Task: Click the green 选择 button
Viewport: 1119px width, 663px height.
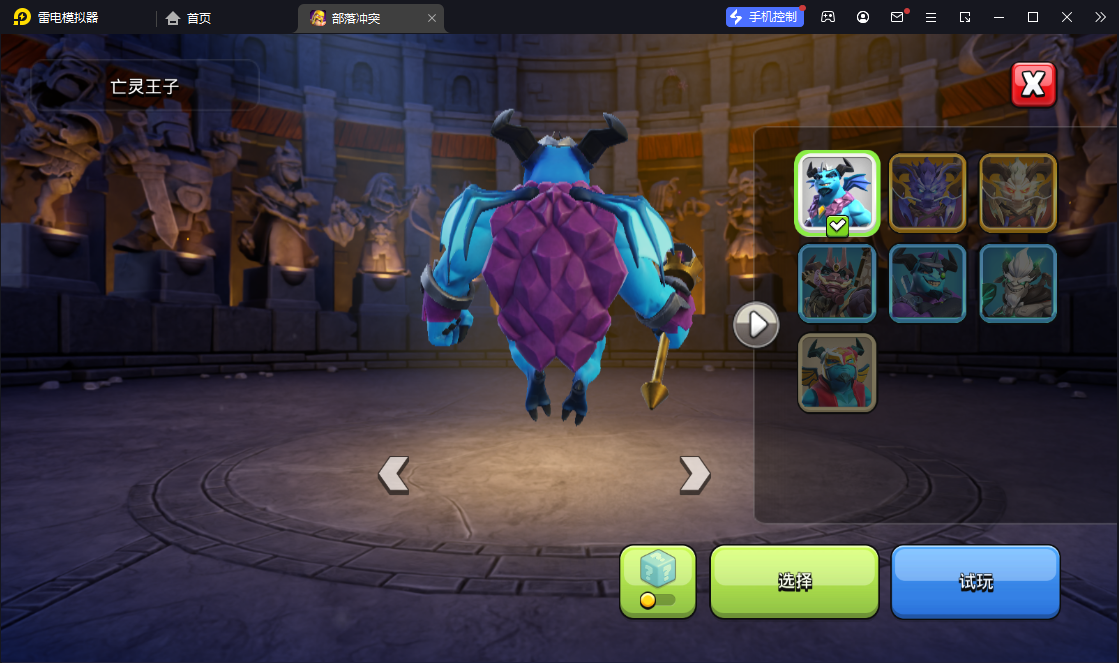Action: click(794, 581)
